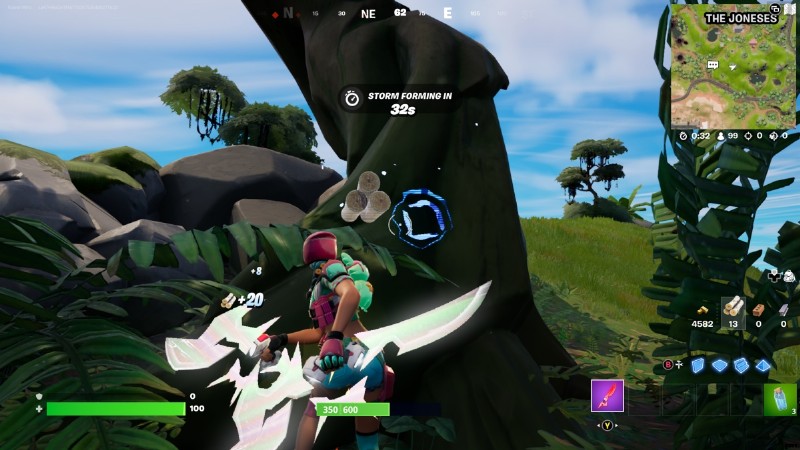Image resolution: width=800 pixels, height=450 pixels.
Task: Select the floor building piece
Action: pos(720,366)
